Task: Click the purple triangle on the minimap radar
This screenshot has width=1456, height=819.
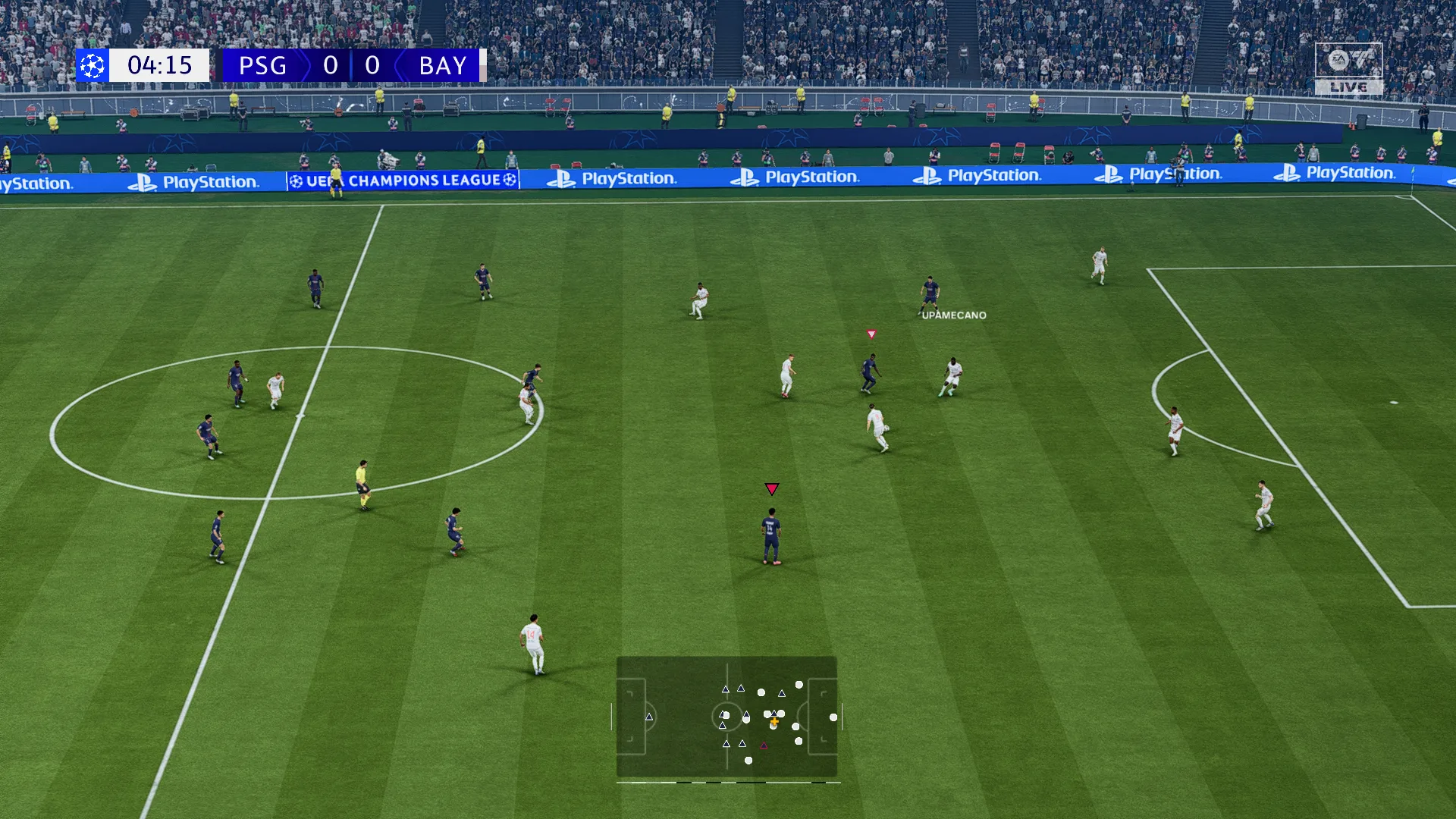Action: [764, 745]
